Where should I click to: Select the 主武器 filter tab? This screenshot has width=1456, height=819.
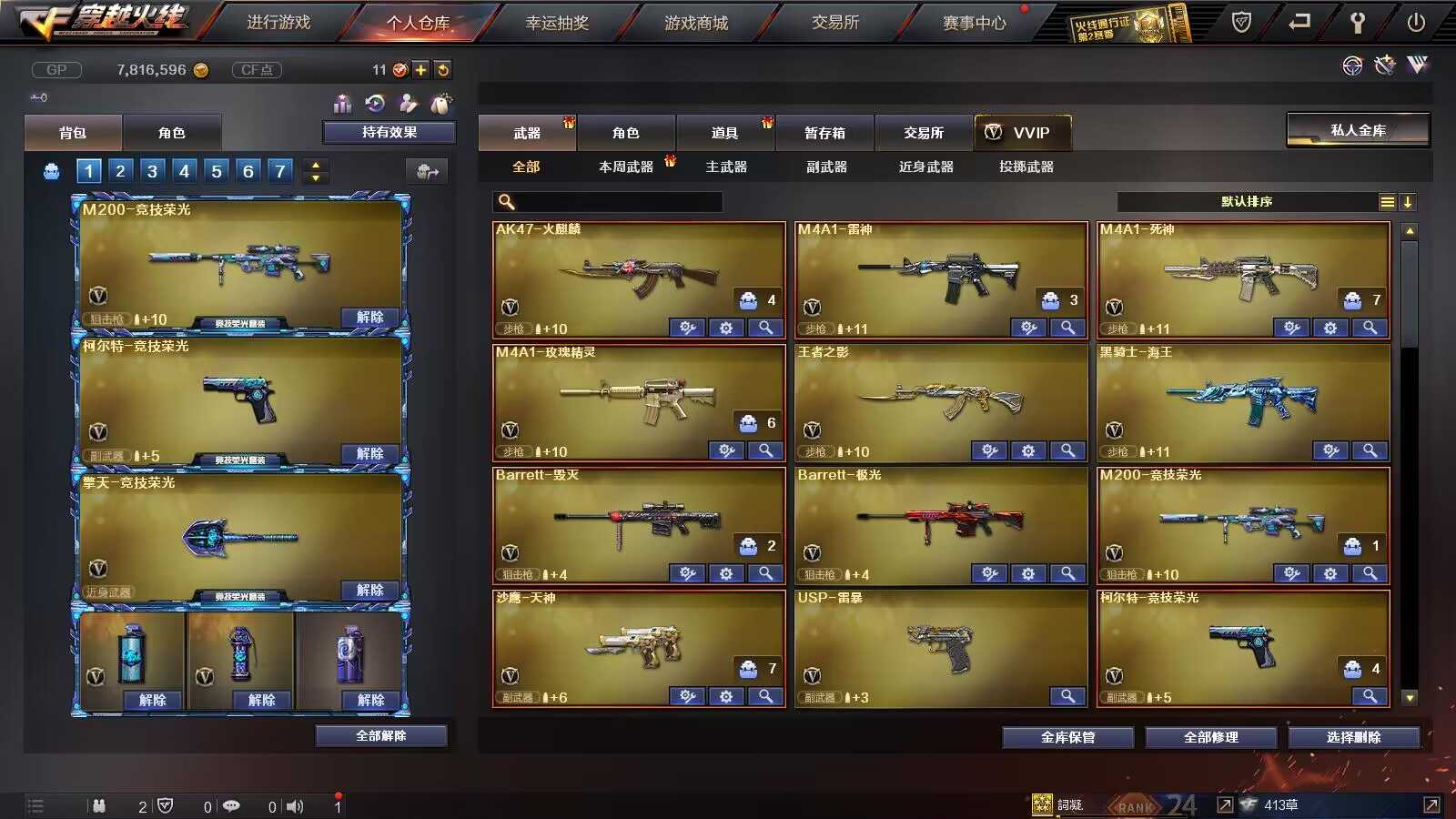click(728, 167)
